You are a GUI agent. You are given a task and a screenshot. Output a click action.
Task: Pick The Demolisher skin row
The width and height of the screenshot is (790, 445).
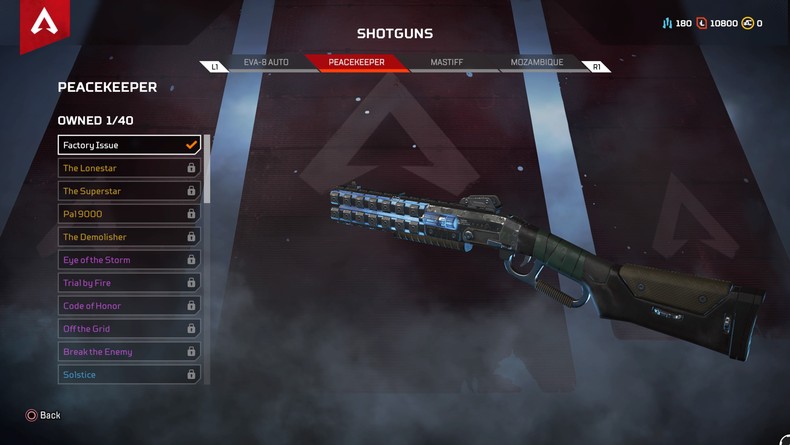point(129,237)
